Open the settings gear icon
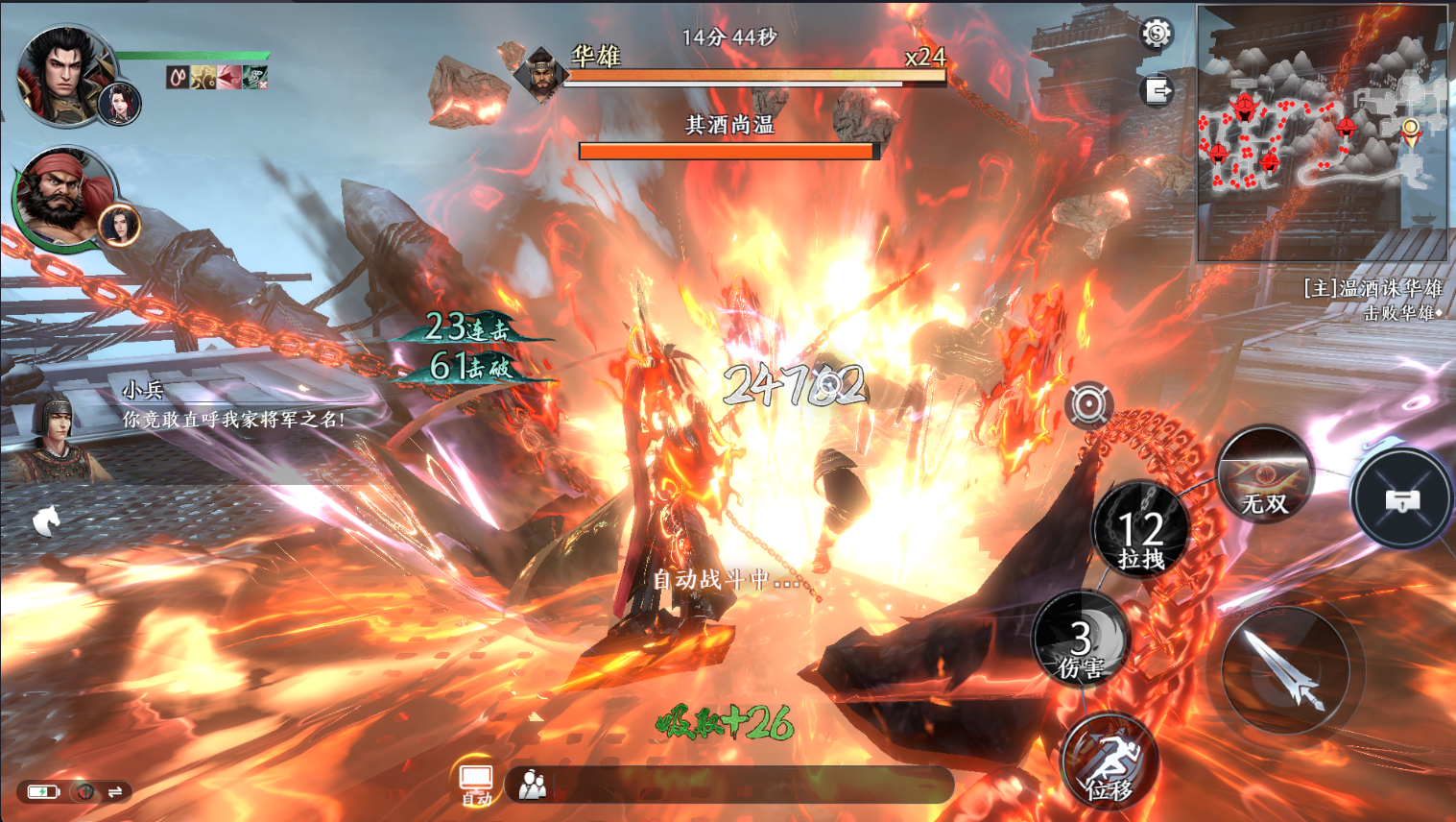This screenshot has height=822, width=1456. click(1157, 34)
